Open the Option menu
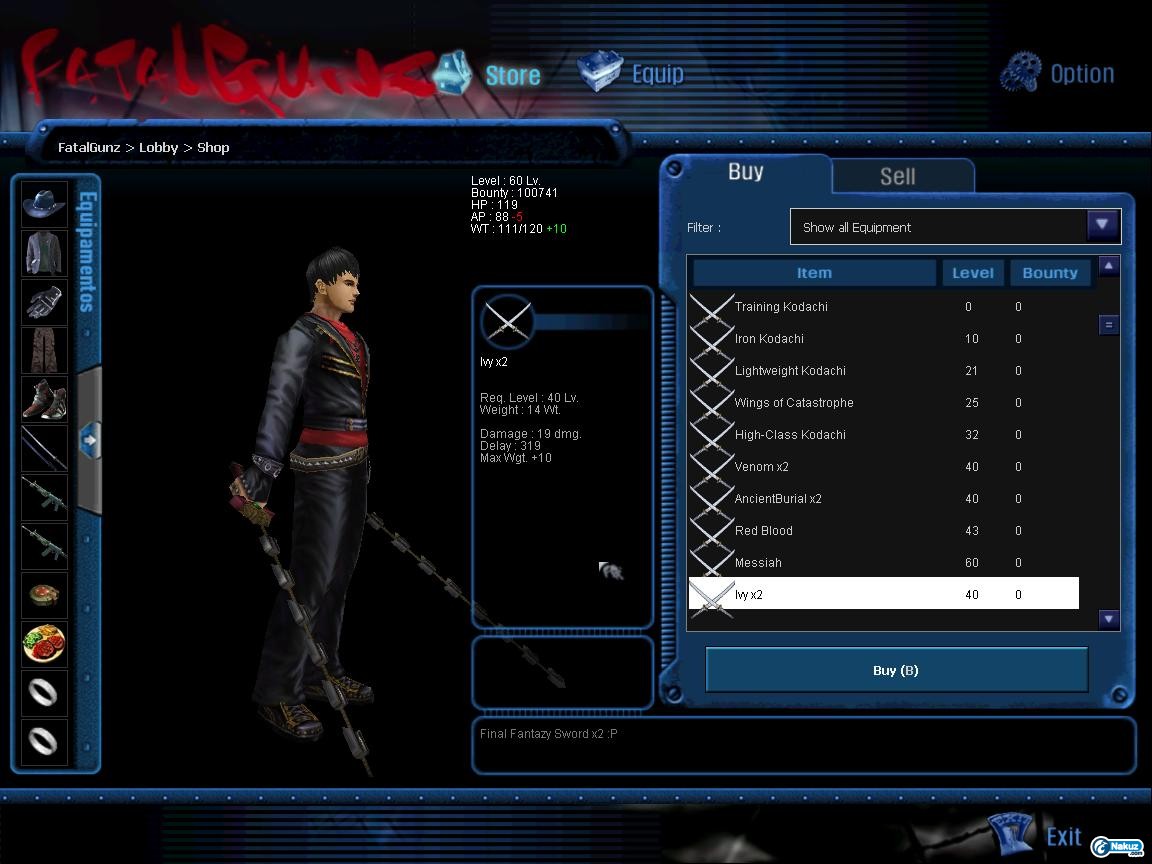Image resolution: width=1152 pixels, height=864 pixels. click(x=1058, y=73)
